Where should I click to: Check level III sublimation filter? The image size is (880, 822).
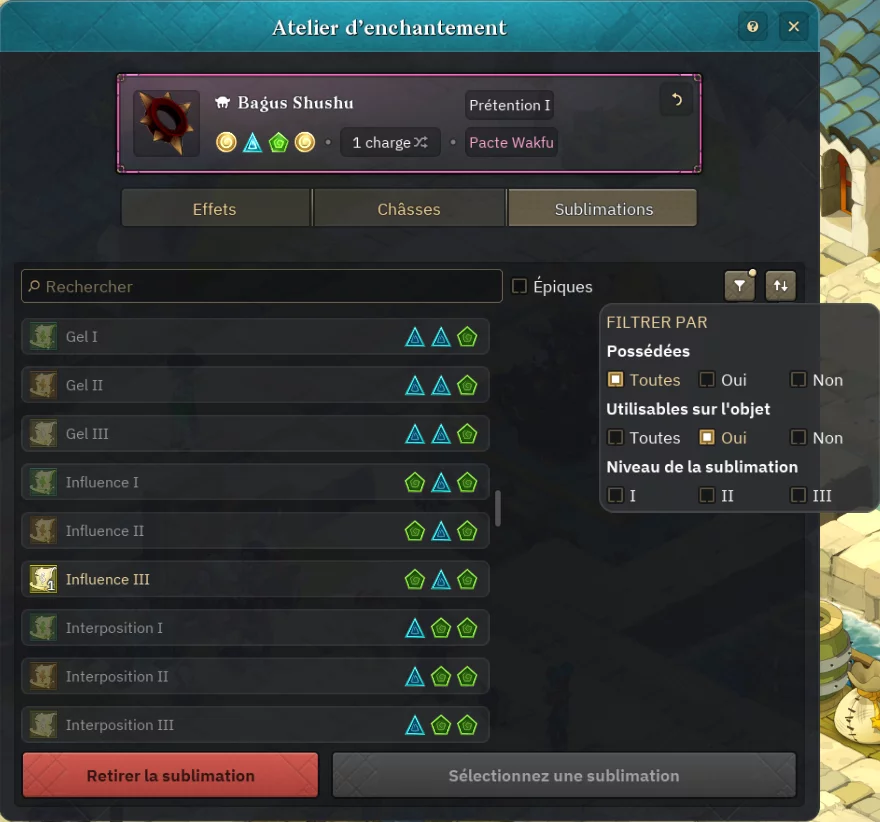[x=798, y=496]
